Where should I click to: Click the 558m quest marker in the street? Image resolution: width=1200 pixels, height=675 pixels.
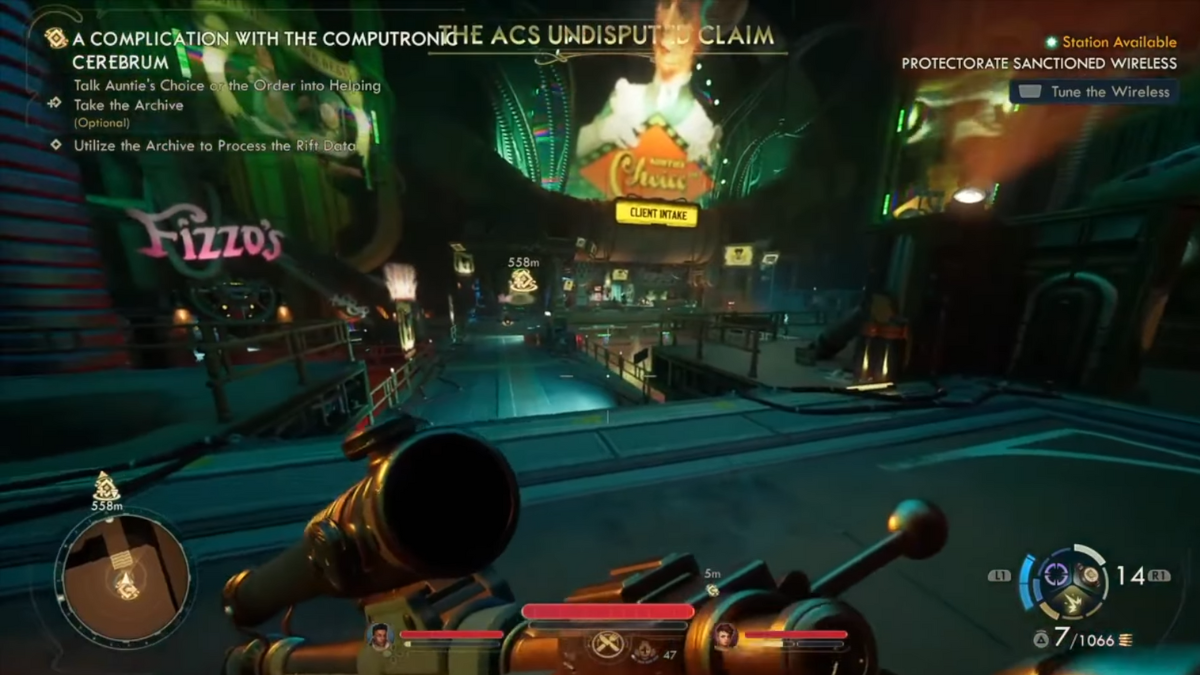coord(523,279)
